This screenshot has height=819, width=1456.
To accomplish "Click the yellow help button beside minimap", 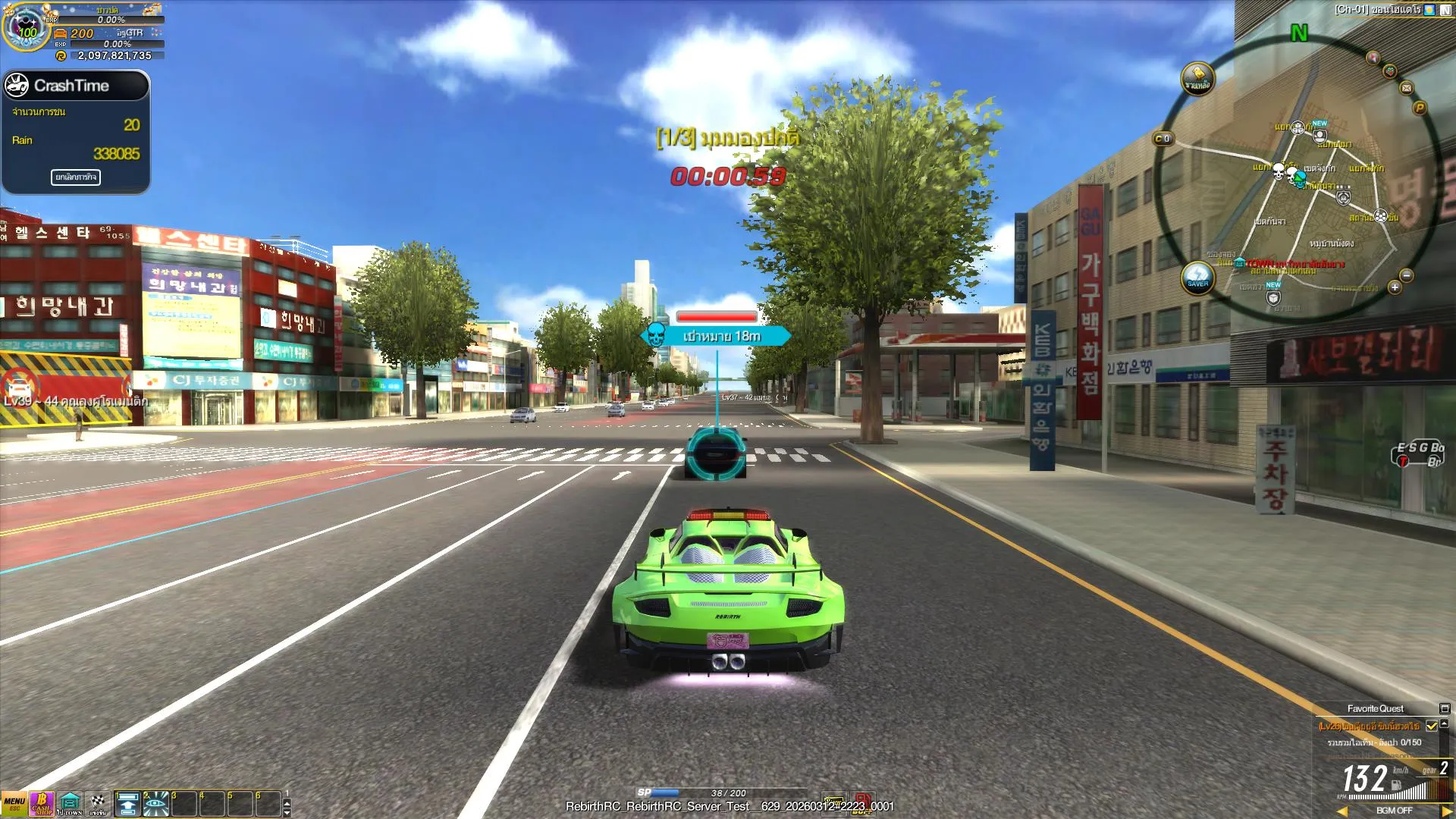I will (x=1197, y=78).
